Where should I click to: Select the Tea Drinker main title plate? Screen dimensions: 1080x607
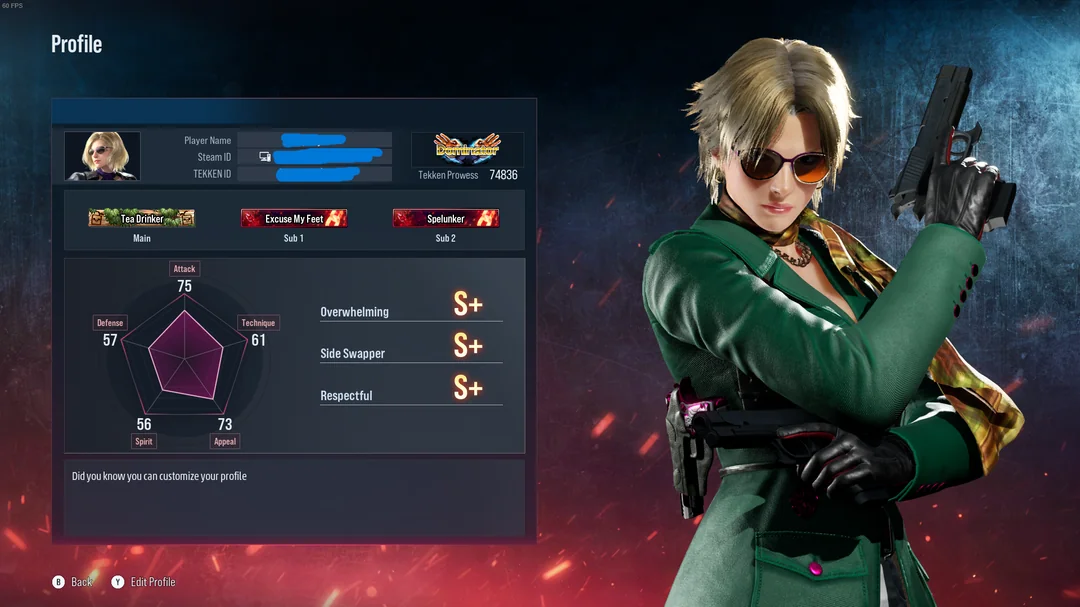[141, 218]
